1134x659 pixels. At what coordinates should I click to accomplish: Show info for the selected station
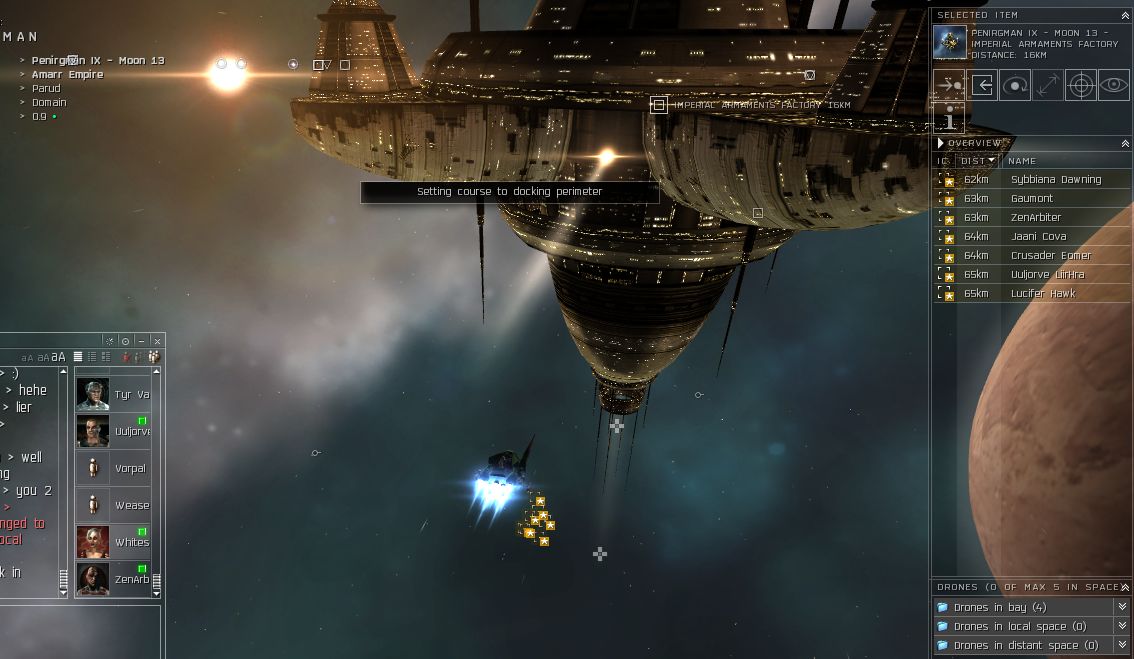click(x=949, y=119)
